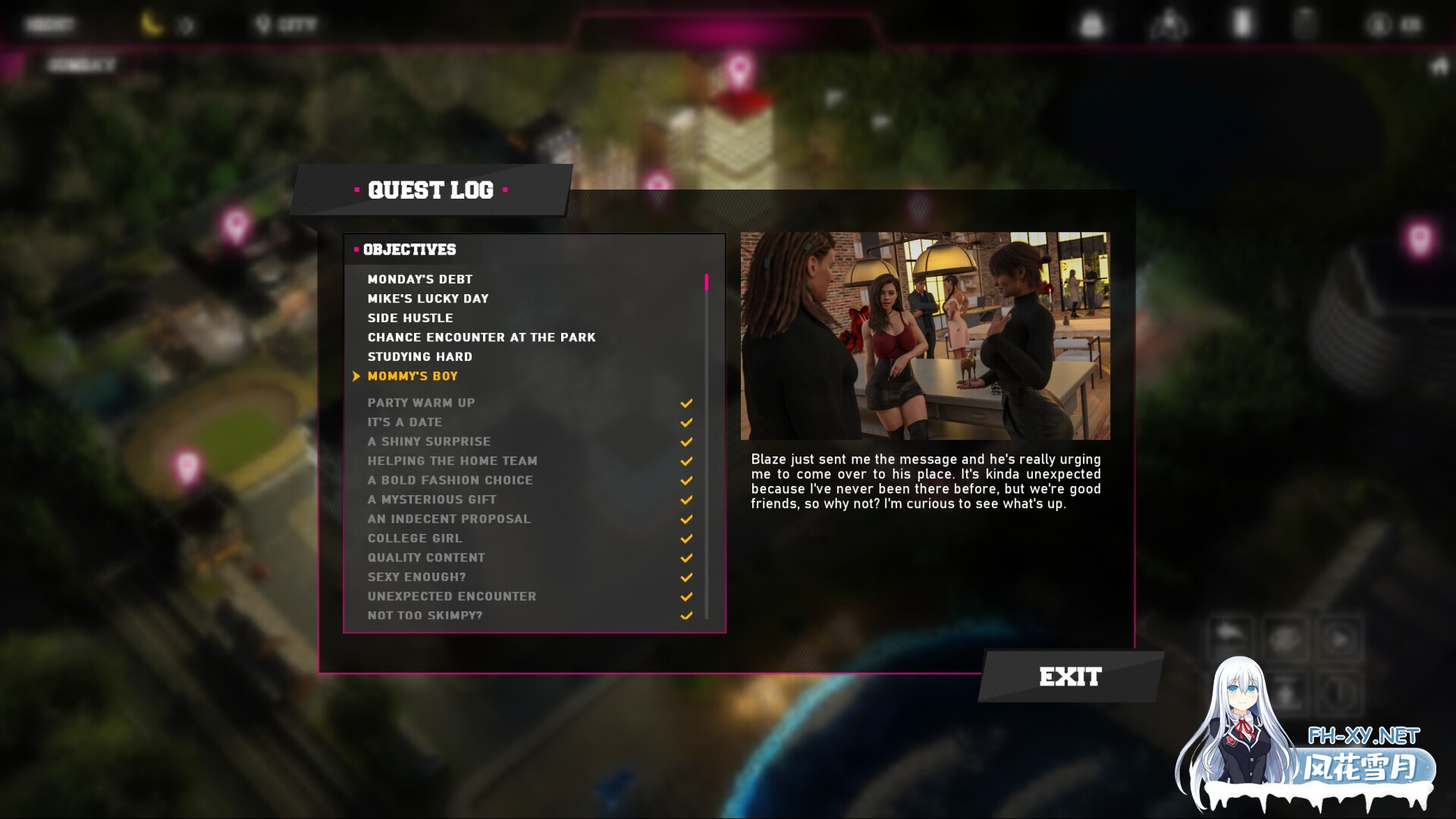Click the moon night-time indicator icon

(x=152, y=24)
